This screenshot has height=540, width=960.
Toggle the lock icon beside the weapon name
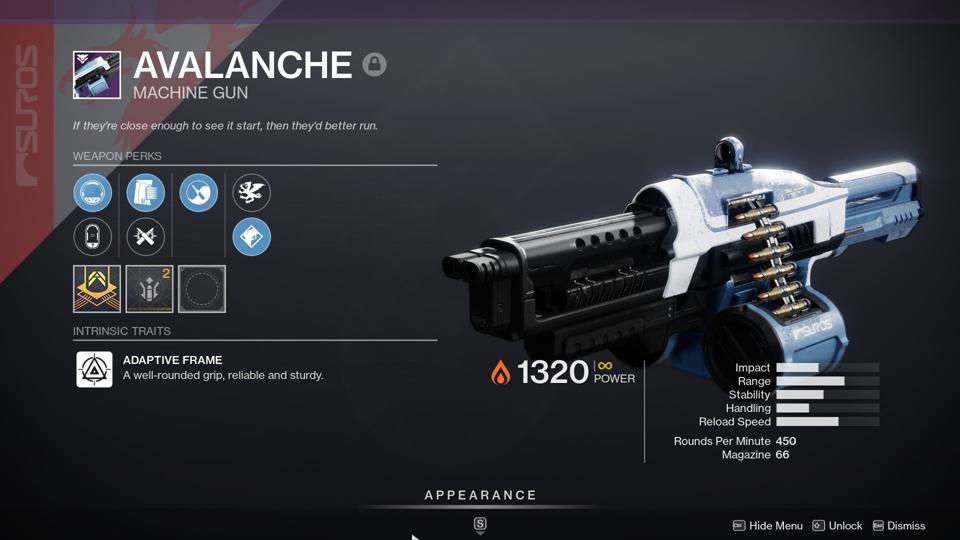point(374,65)
